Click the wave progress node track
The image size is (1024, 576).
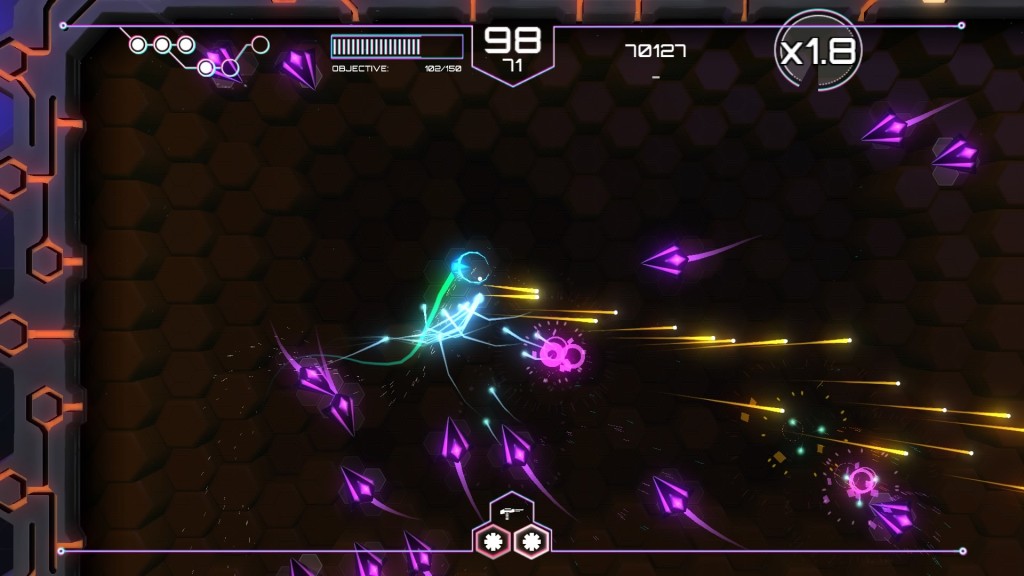click(197, 54)
